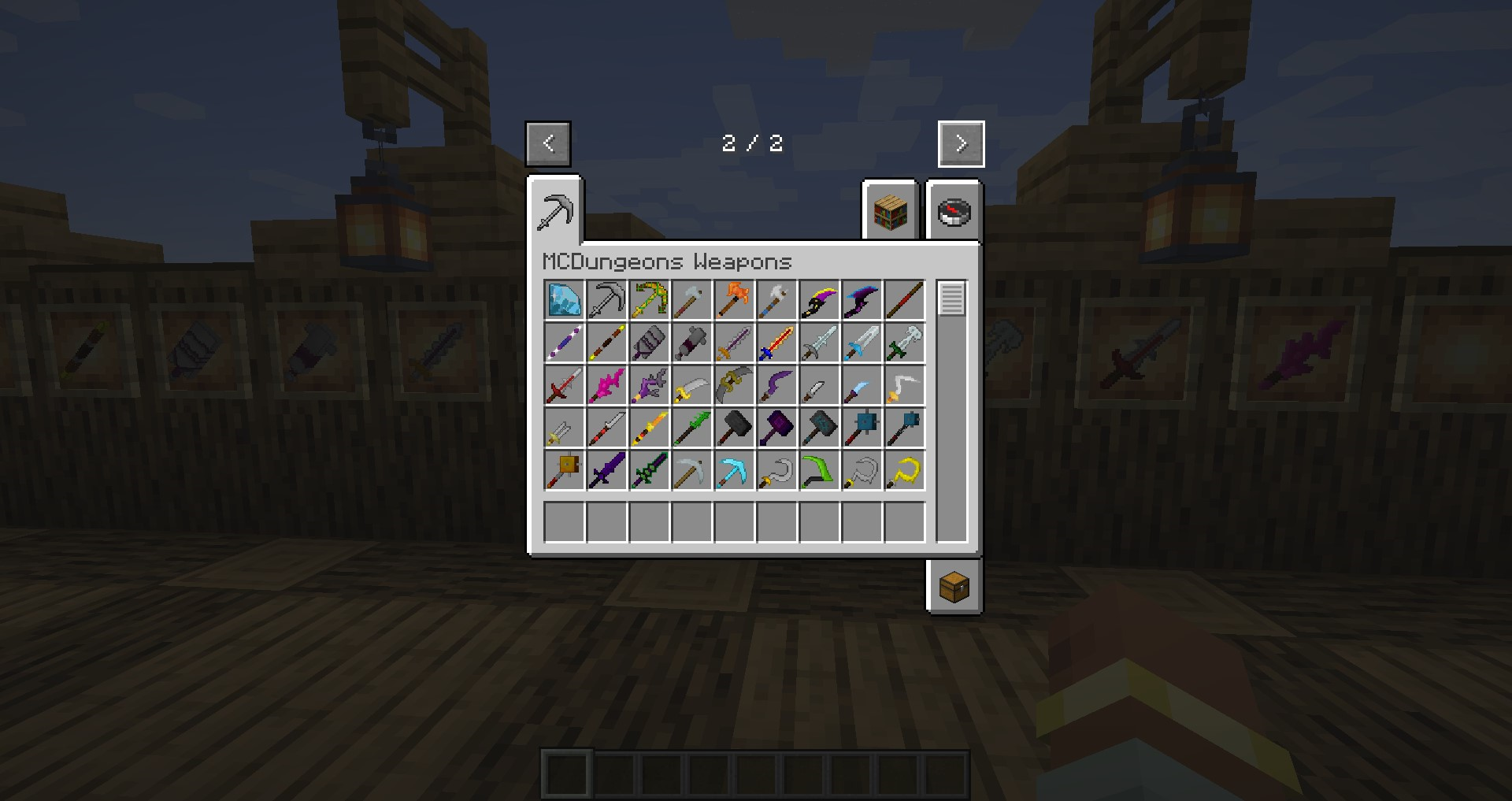Open the chest inventory button below the panel
The image size is (1512, 801).
954,588
